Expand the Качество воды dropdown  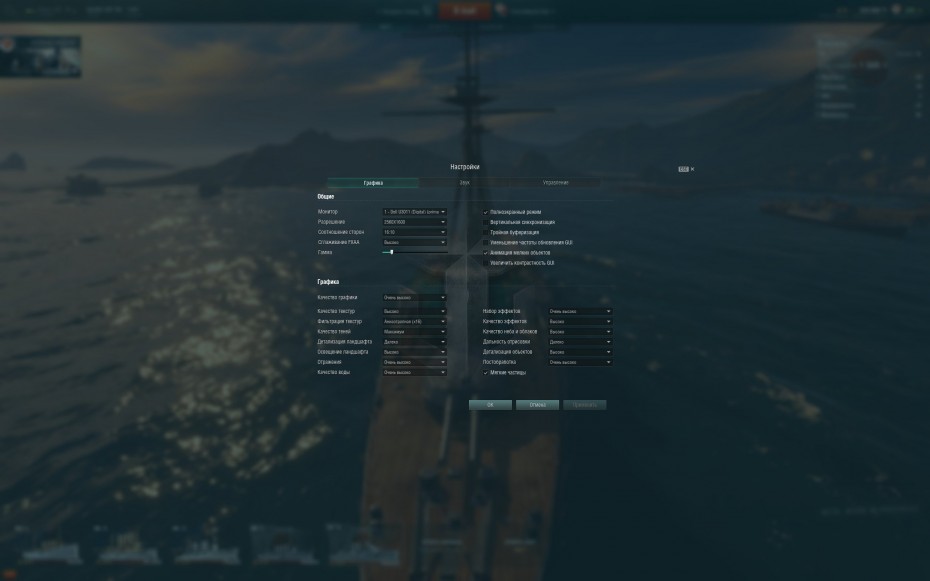pyautogui.click(x=414, y=372)
